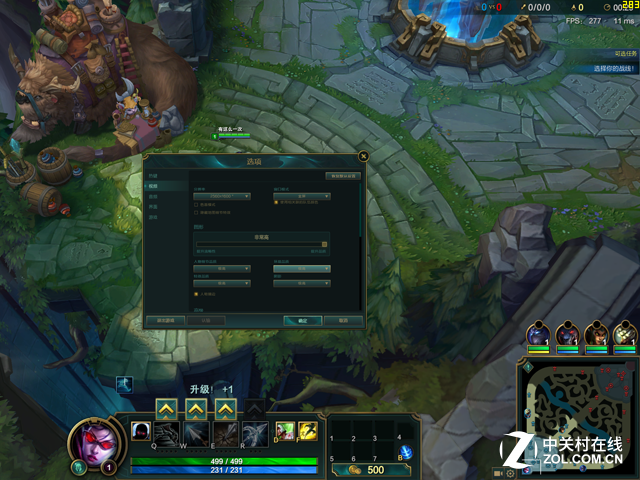Level up the Q ability

pos(166,408)
